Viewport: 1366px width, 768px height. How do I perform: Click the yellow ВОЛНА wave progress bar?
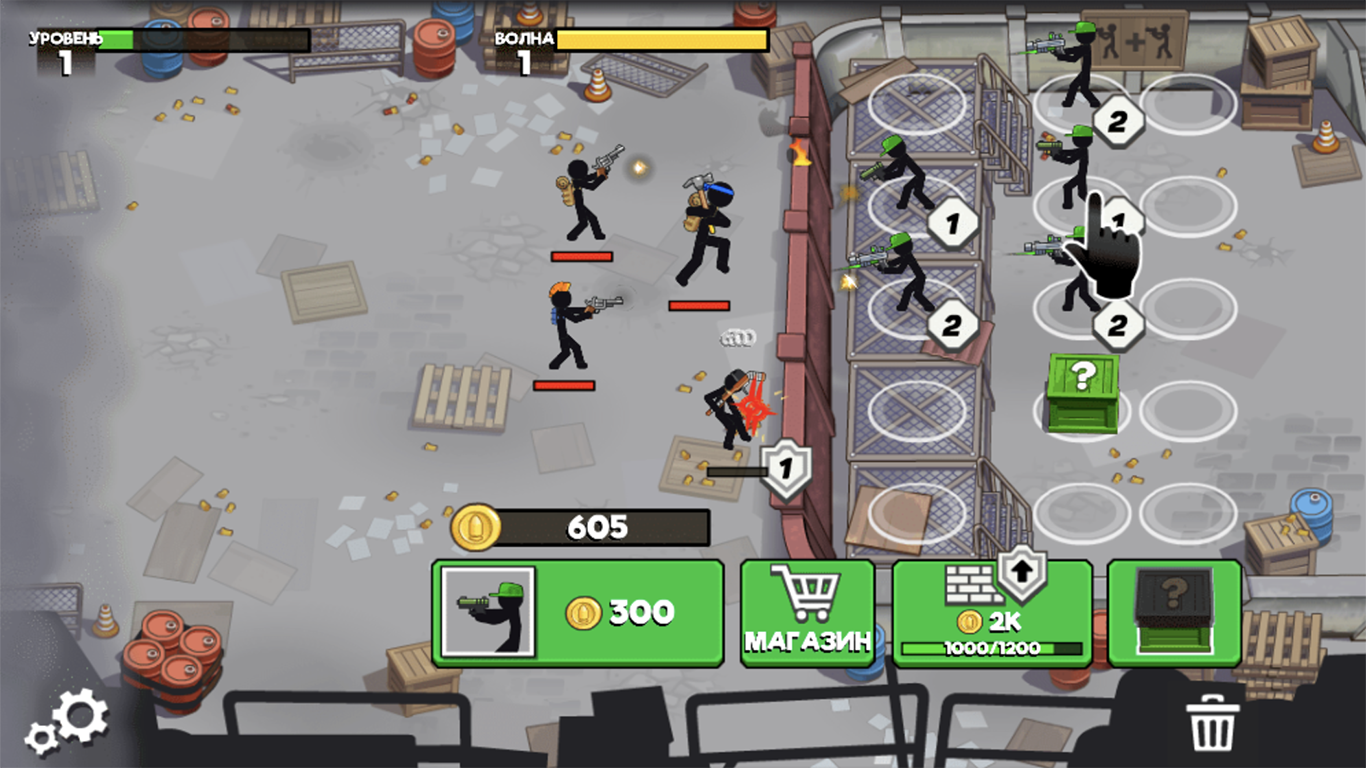click(660, 39)
